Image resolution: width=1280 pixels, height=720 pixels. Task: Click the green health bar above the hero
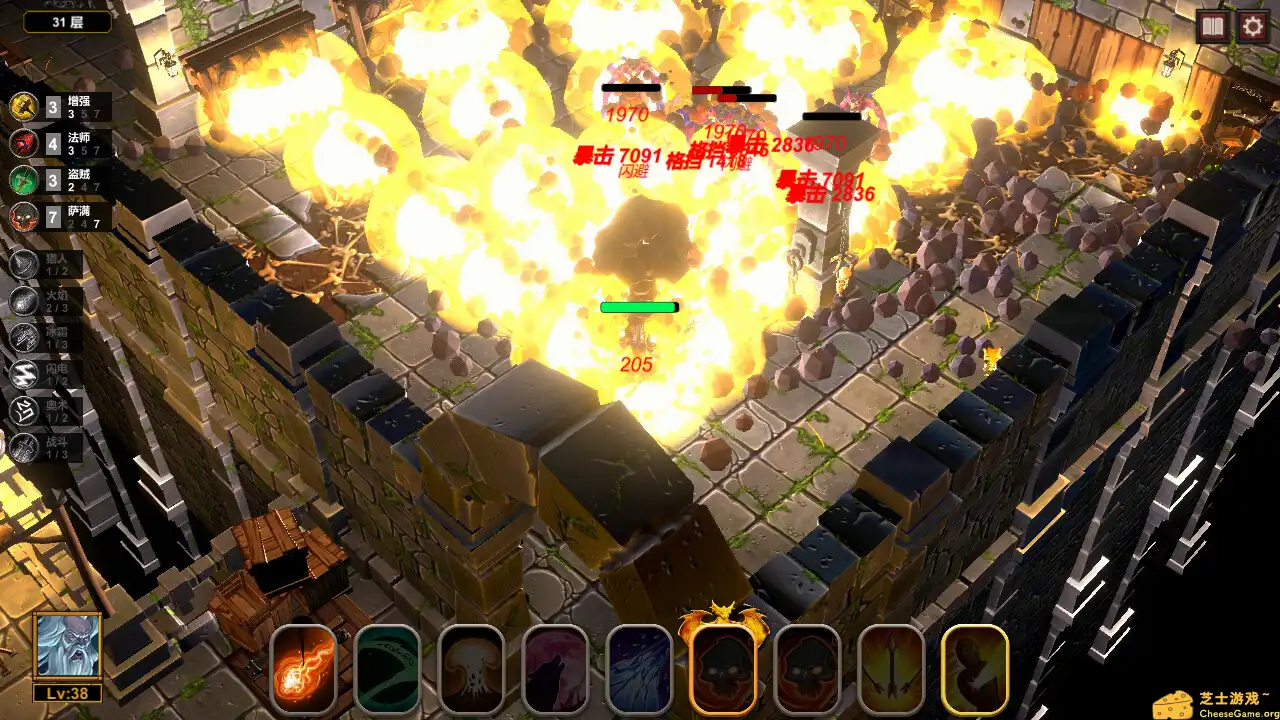pyautogui.click(x=639, y=308)
